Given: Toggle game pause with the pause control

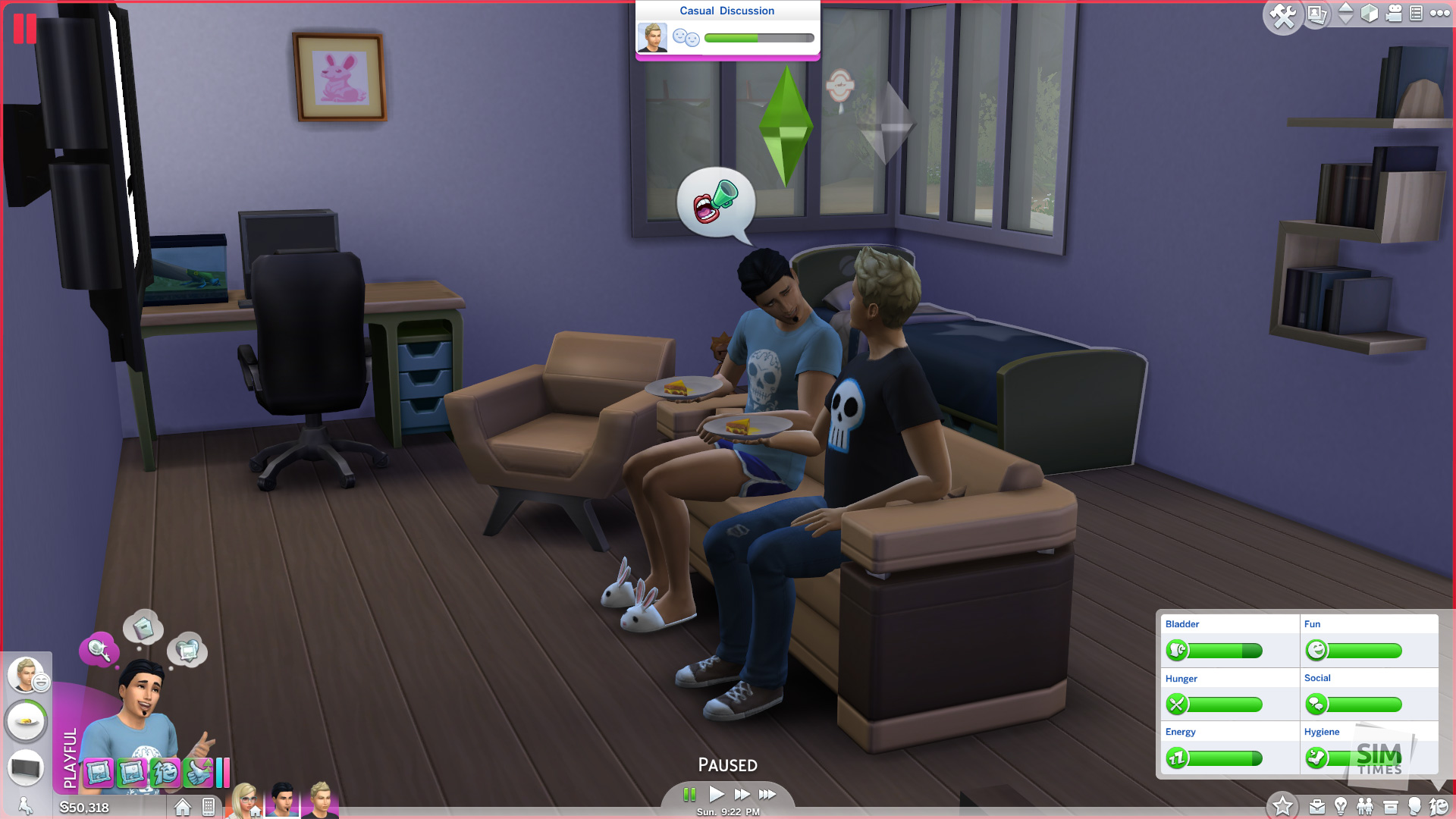Looking at the screenshot, I should [x=690, y=795].
